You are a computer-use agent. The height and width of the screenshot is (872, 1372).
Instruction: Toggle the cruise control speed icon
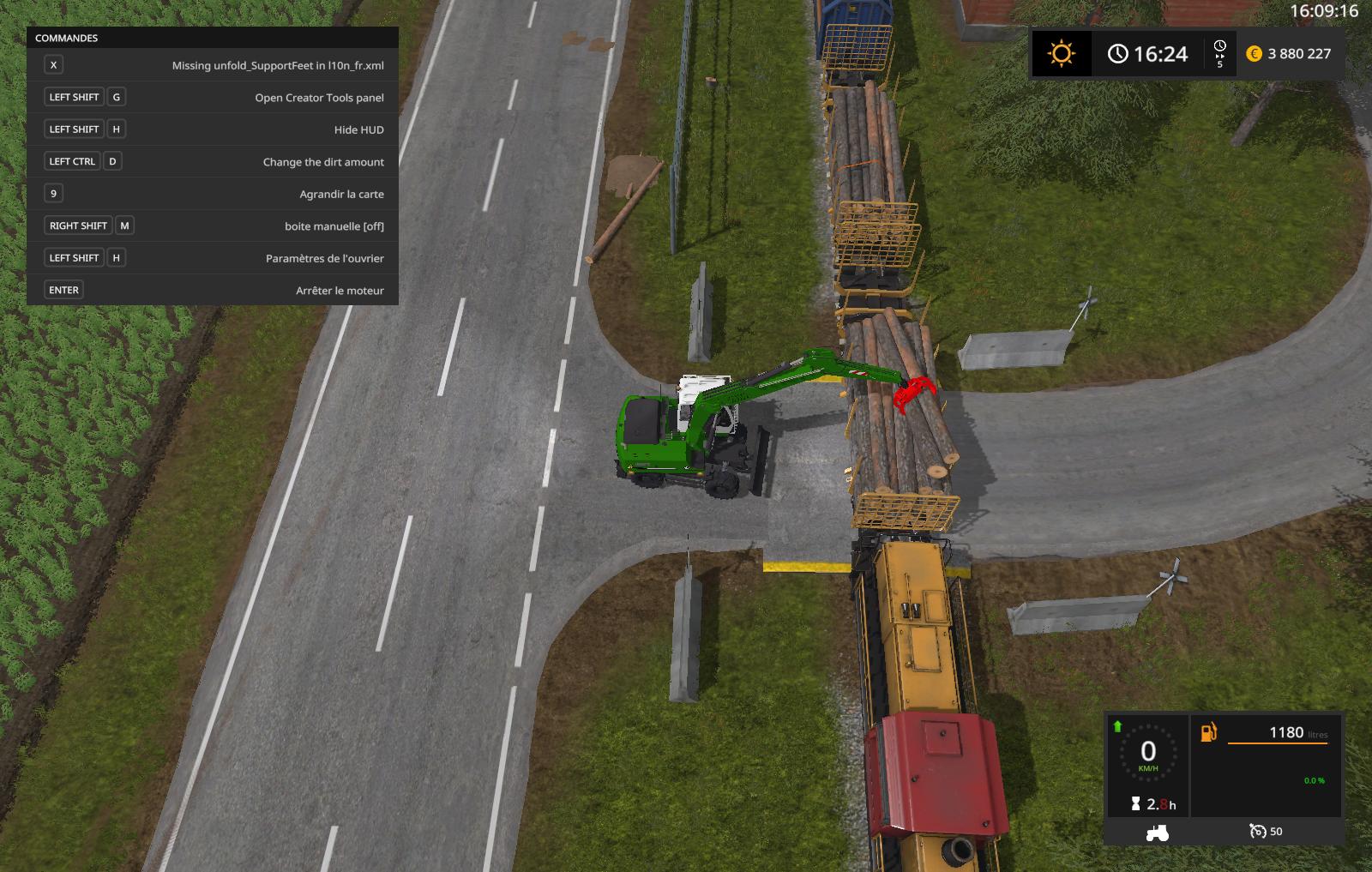[x=1257, y=831]
